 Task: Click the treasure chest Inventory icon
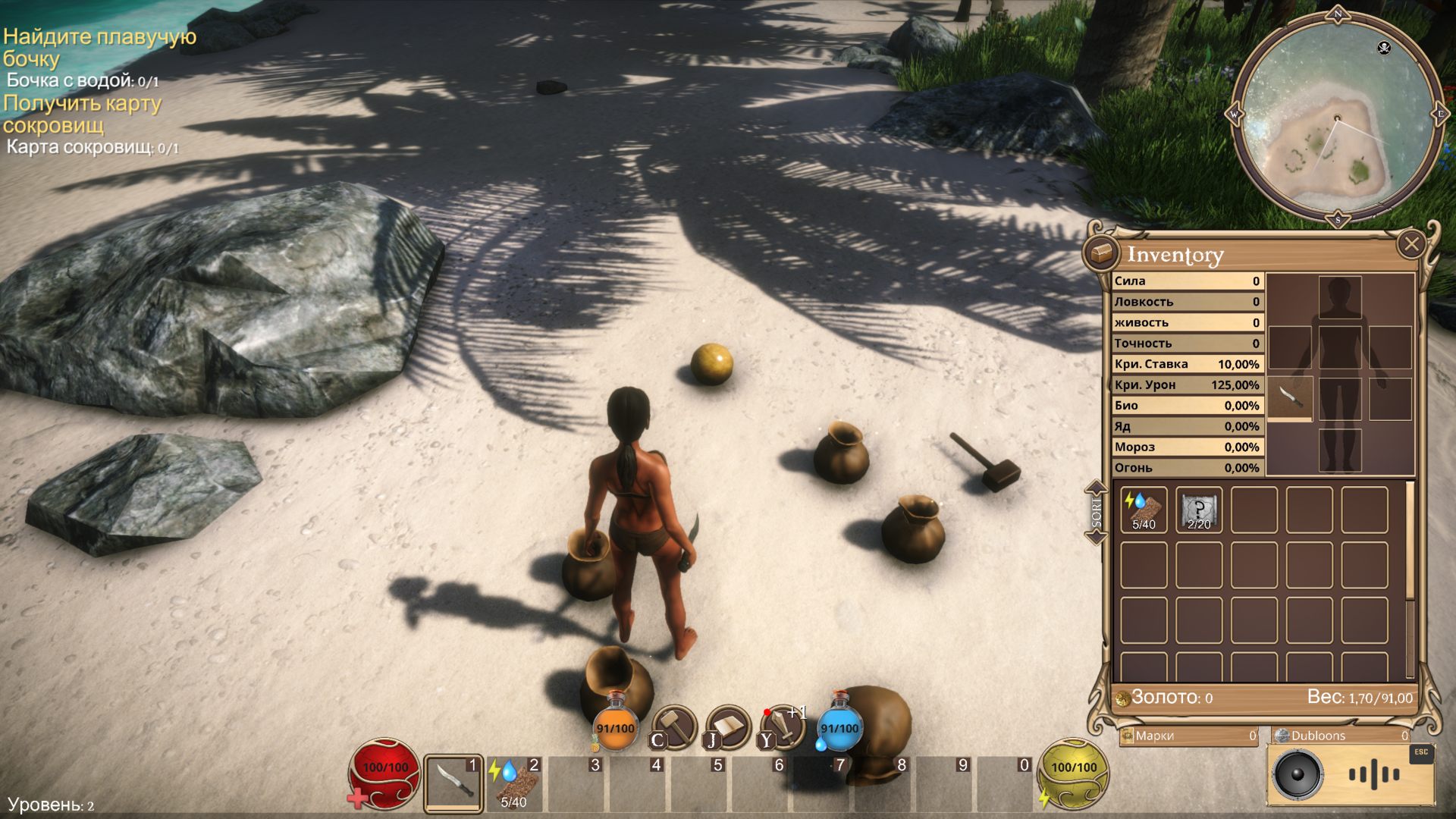(x=1101, y=252)
